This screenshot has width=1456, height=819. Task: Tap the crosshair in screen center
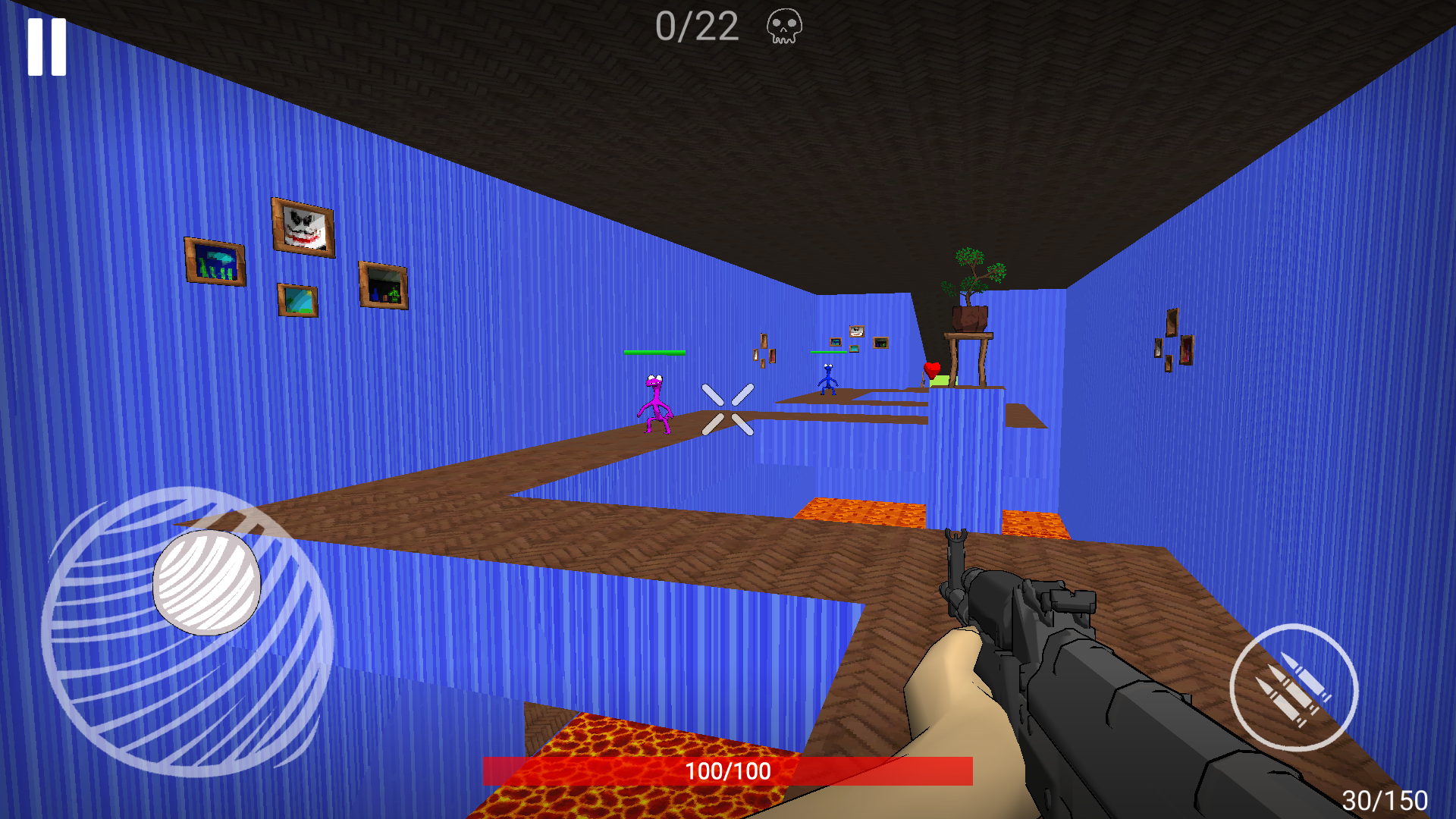tap(728, 409)
